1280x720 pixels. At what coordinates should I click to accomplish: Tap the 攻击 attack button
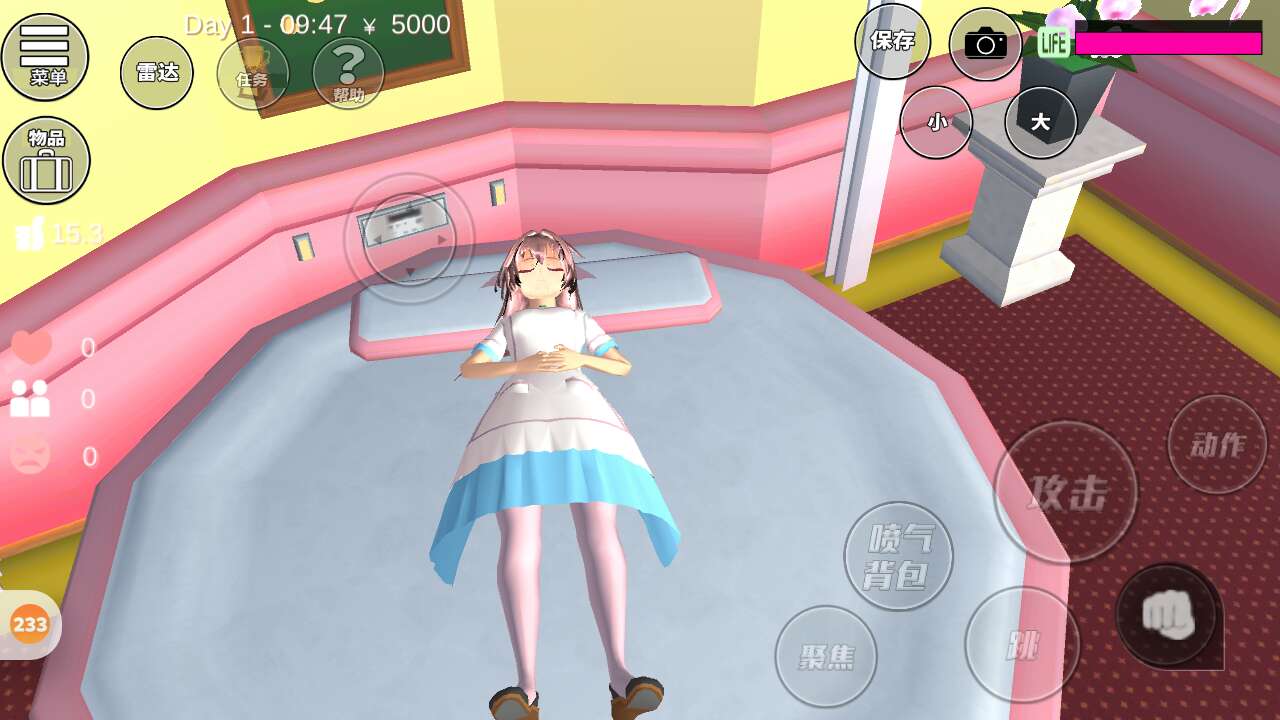click(1065, 492)
